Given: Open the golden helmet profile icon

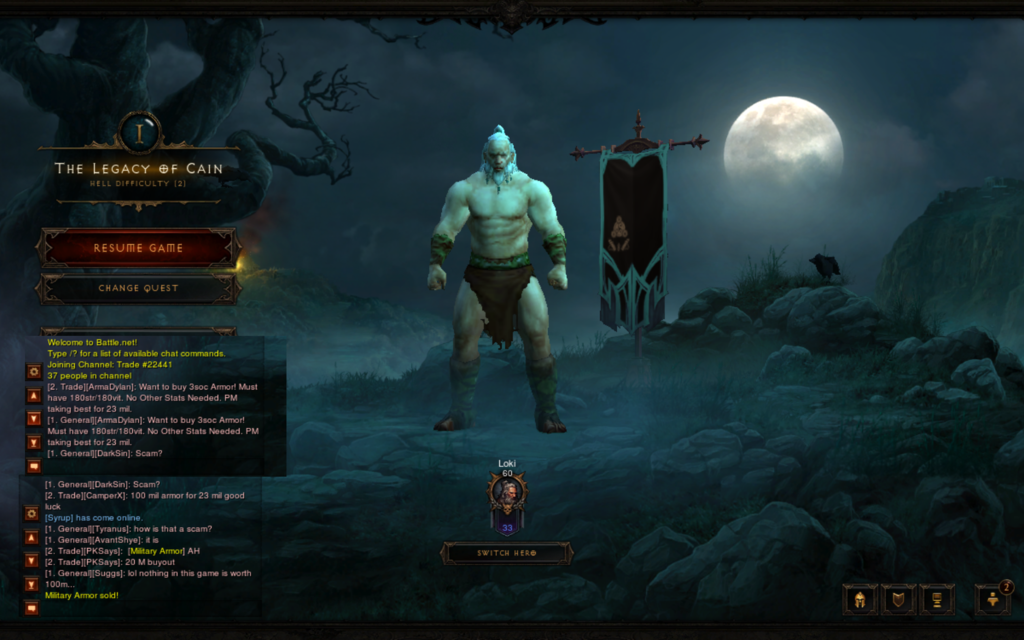Looking at the screenshot, I should coord(859,599).
